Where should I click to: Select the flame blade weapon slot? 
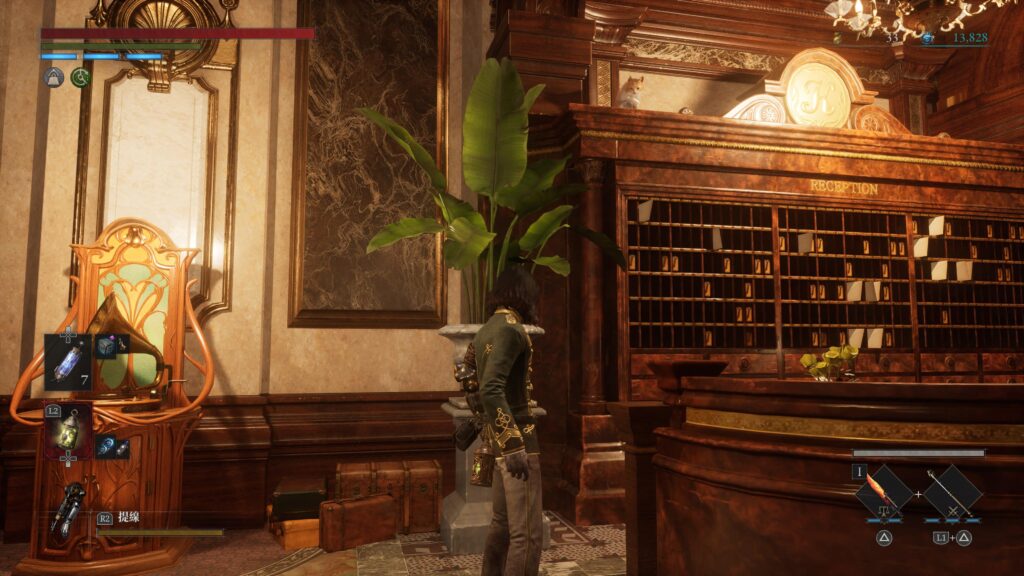click(884, 493)
